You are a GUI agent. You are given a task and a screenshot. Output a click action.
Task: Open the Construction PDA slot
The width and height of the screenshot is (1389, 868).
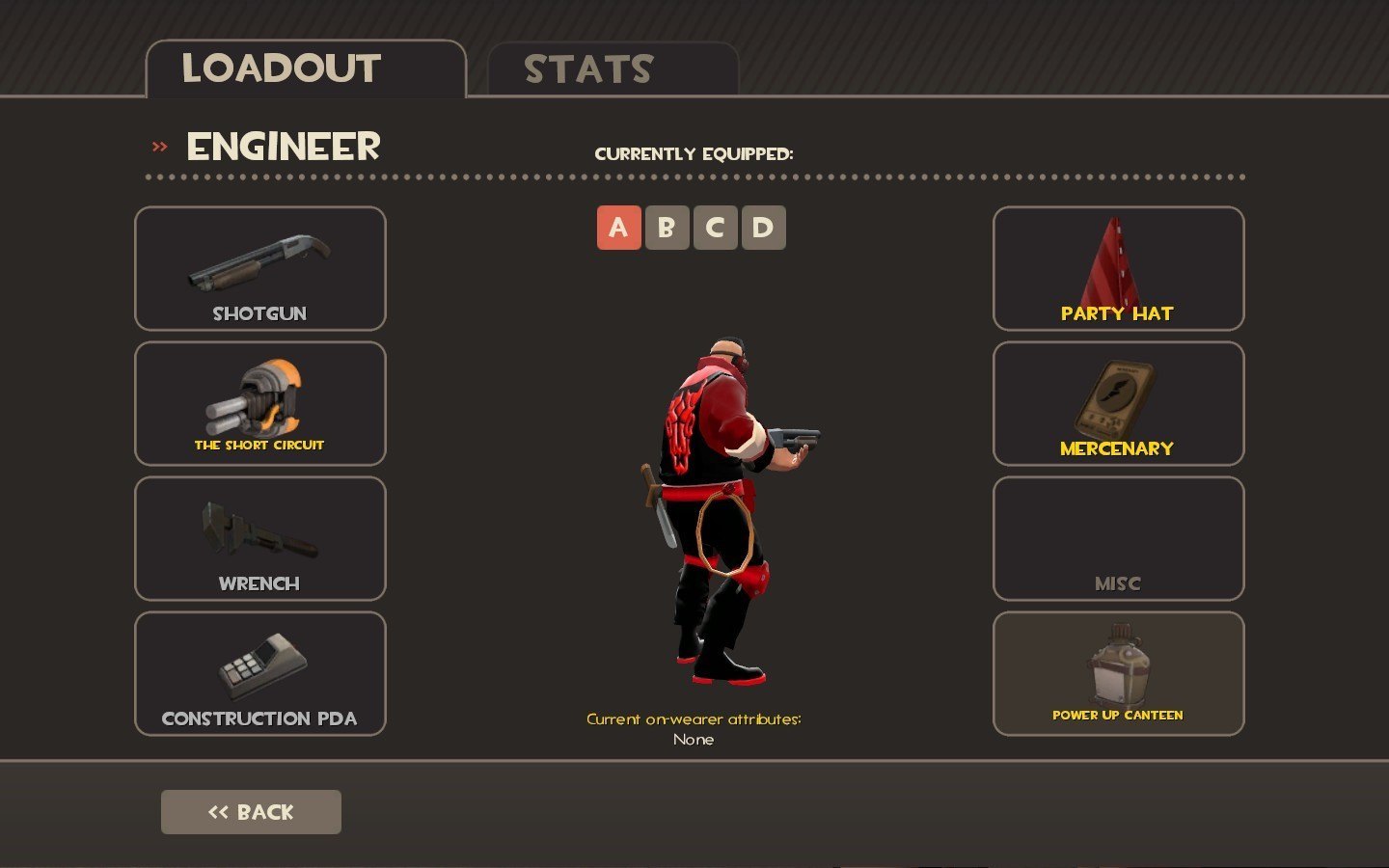(x=260, y=674)
